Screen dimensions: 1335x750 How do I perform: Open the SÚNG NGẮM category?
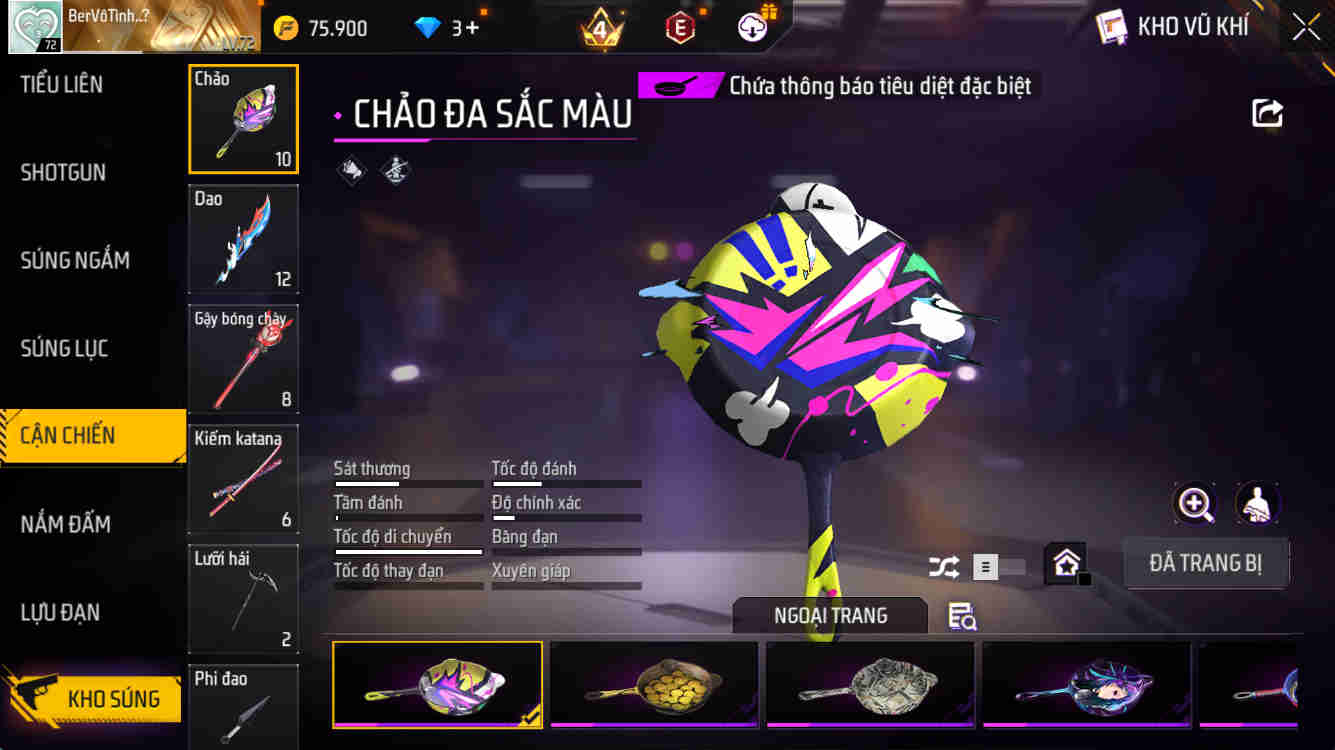[74, 260]
